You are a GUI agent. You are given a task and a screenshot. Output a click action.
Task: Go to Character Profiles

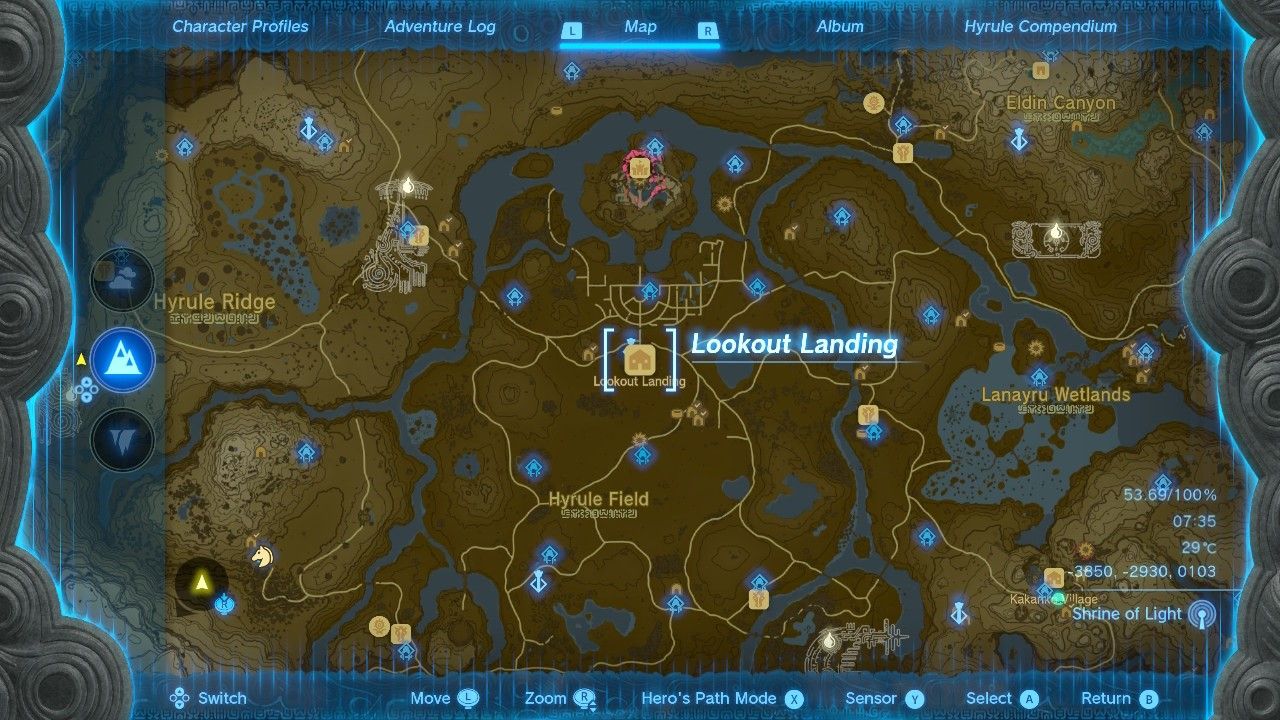(x=239, y=27)
